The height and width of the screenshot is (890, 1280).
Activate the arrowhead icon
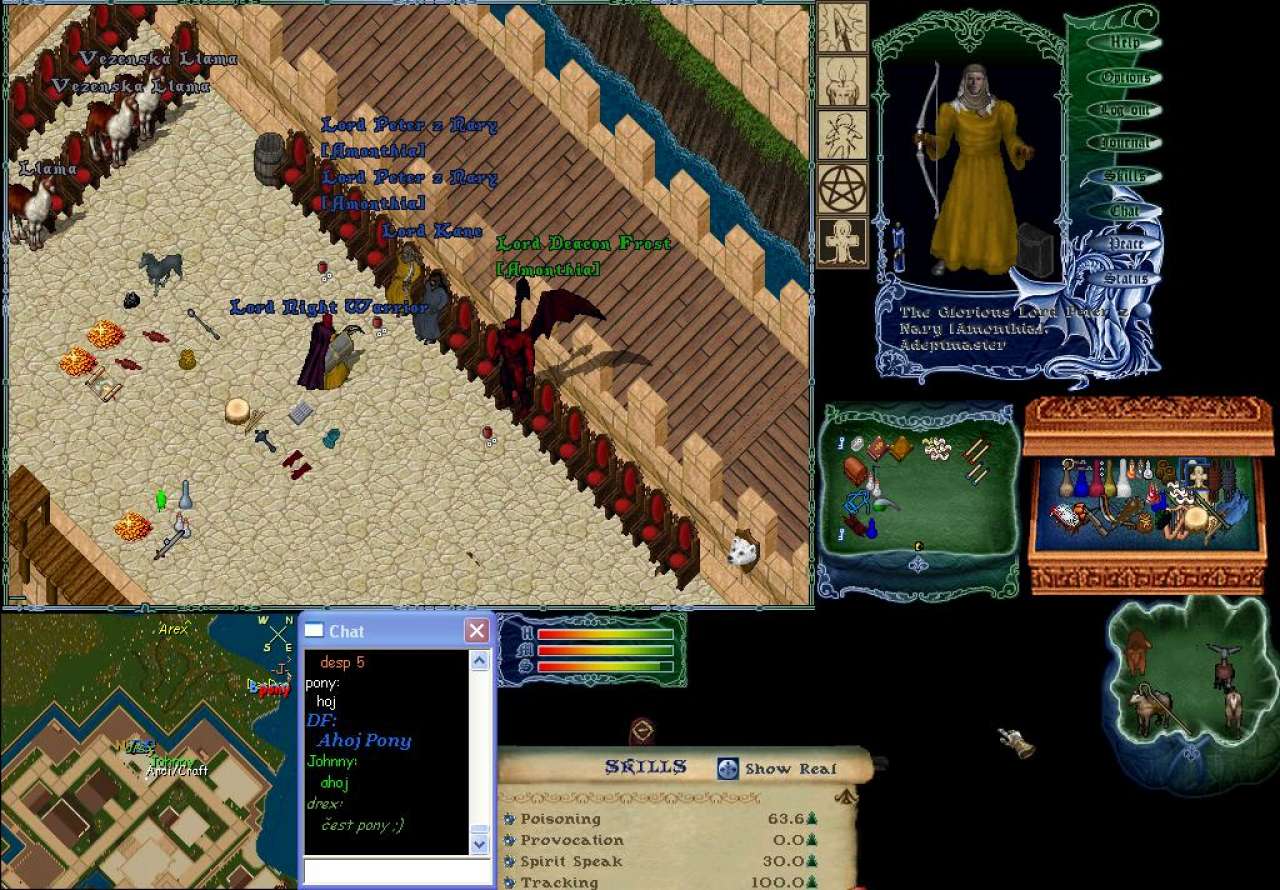(842, 27)
